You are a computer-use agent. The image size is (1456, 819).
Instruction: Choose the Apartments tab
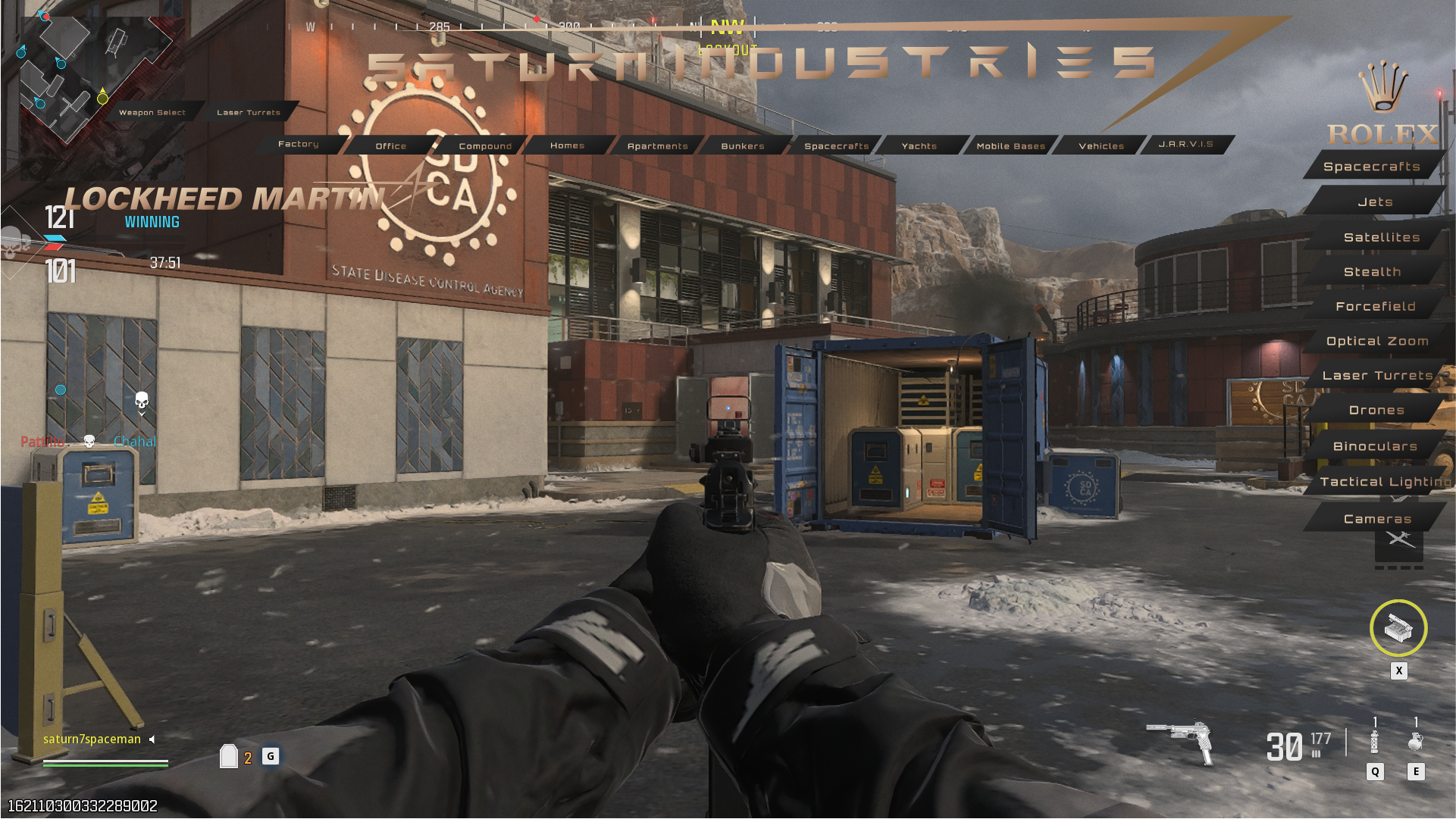(x=657, y=145)
